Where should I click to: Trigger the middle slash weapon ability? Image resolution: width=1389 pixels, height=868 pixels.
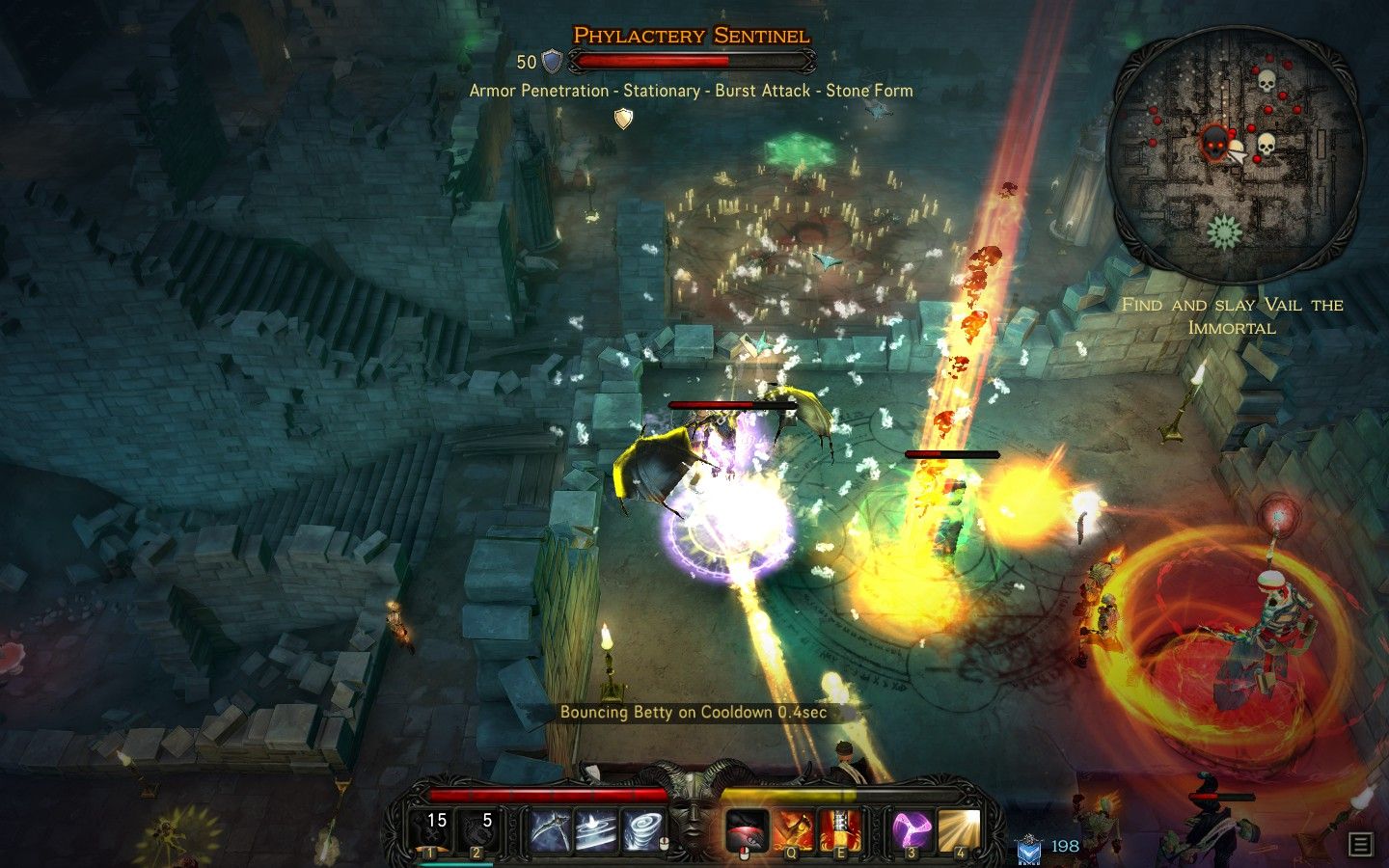tap(598, 827)
